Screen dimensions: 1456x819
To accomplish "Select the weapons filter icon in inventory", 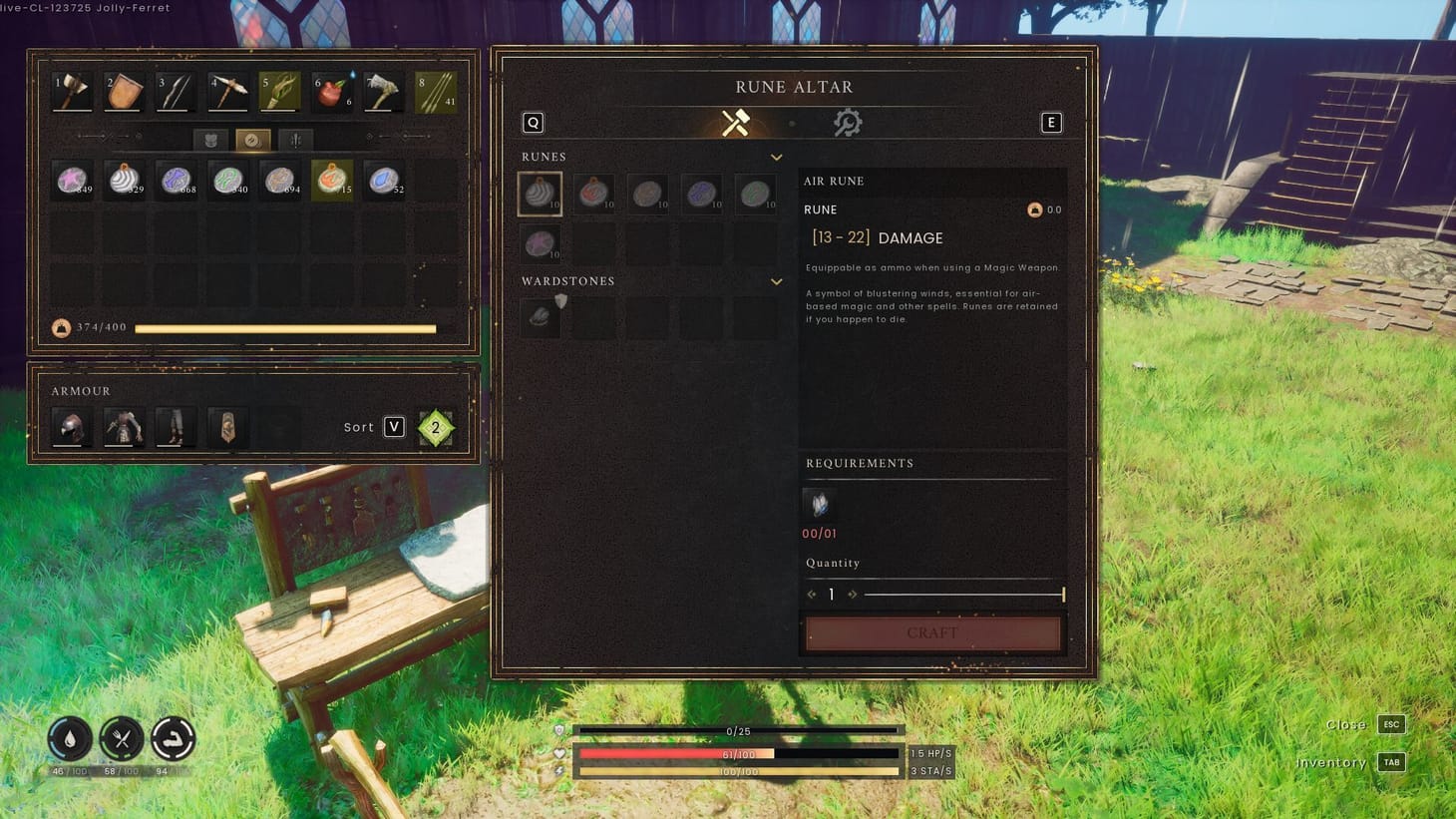I will pyautogui.click(x=294, y=141).
